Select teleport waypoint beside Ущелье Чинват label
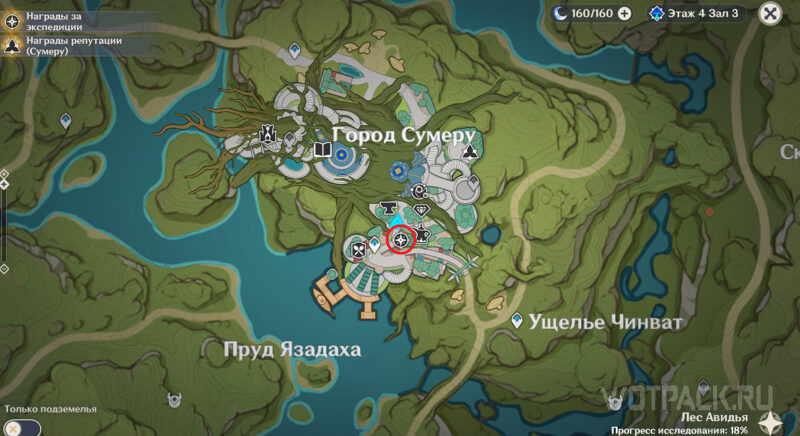Image resolution: width=800 pixels, height=436 pixels. point(517,321)
